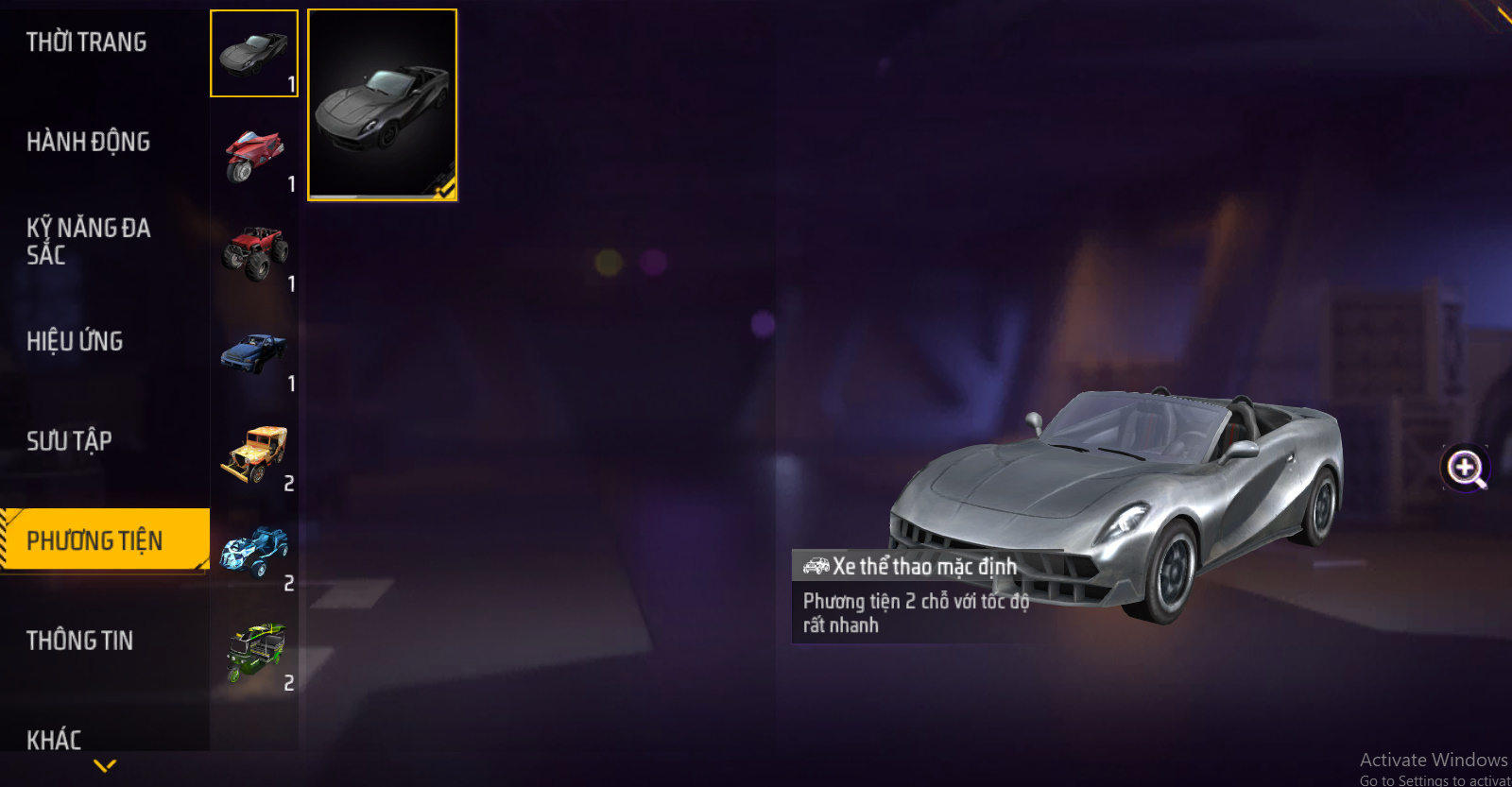Image resolution: width=1512 pixels, height=787 pixels.
Task: Choose the grey sports car vehicle type
Action: click(253, 54)
